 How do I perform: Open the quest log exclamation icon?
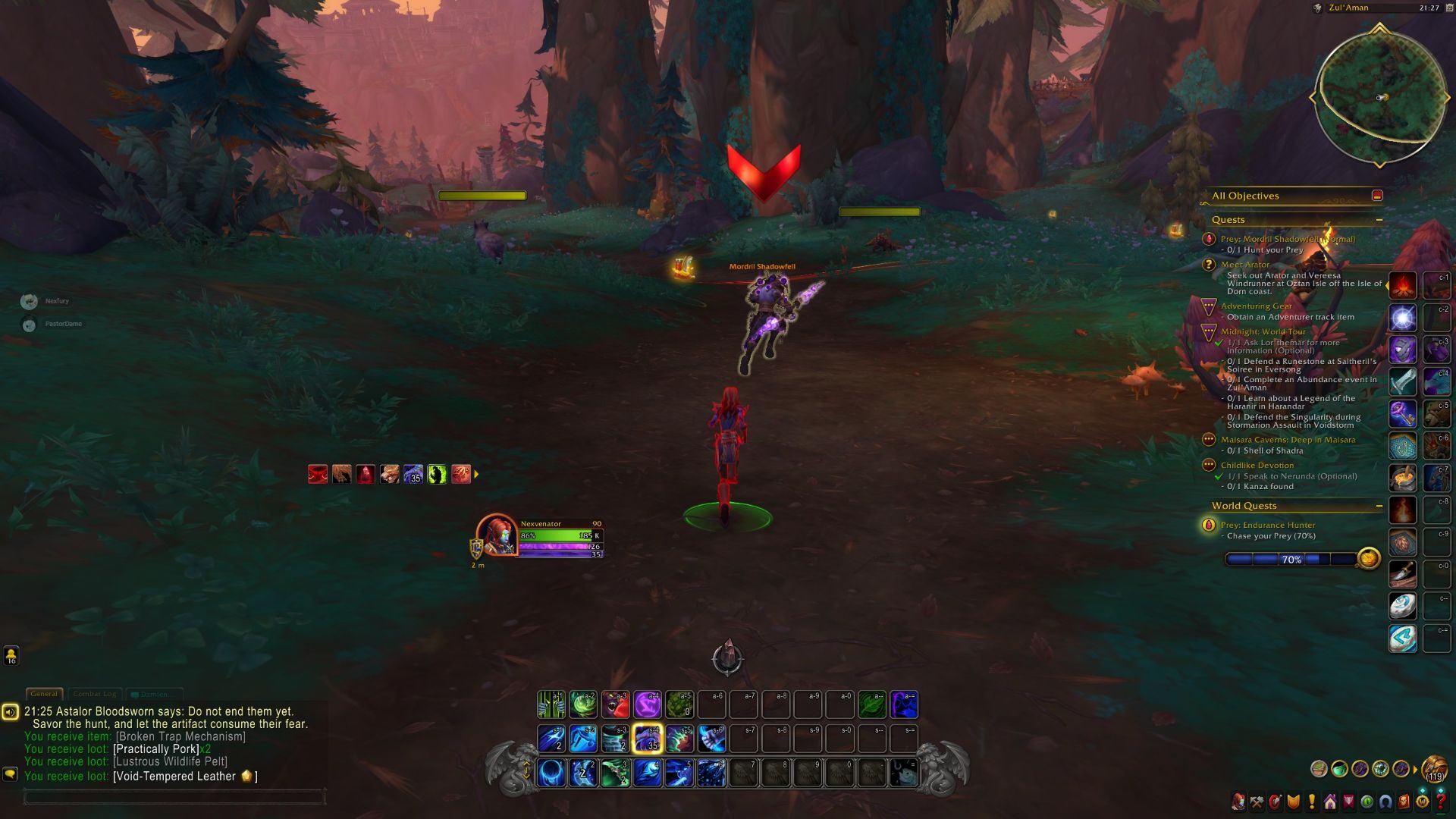click(1312, 802)
